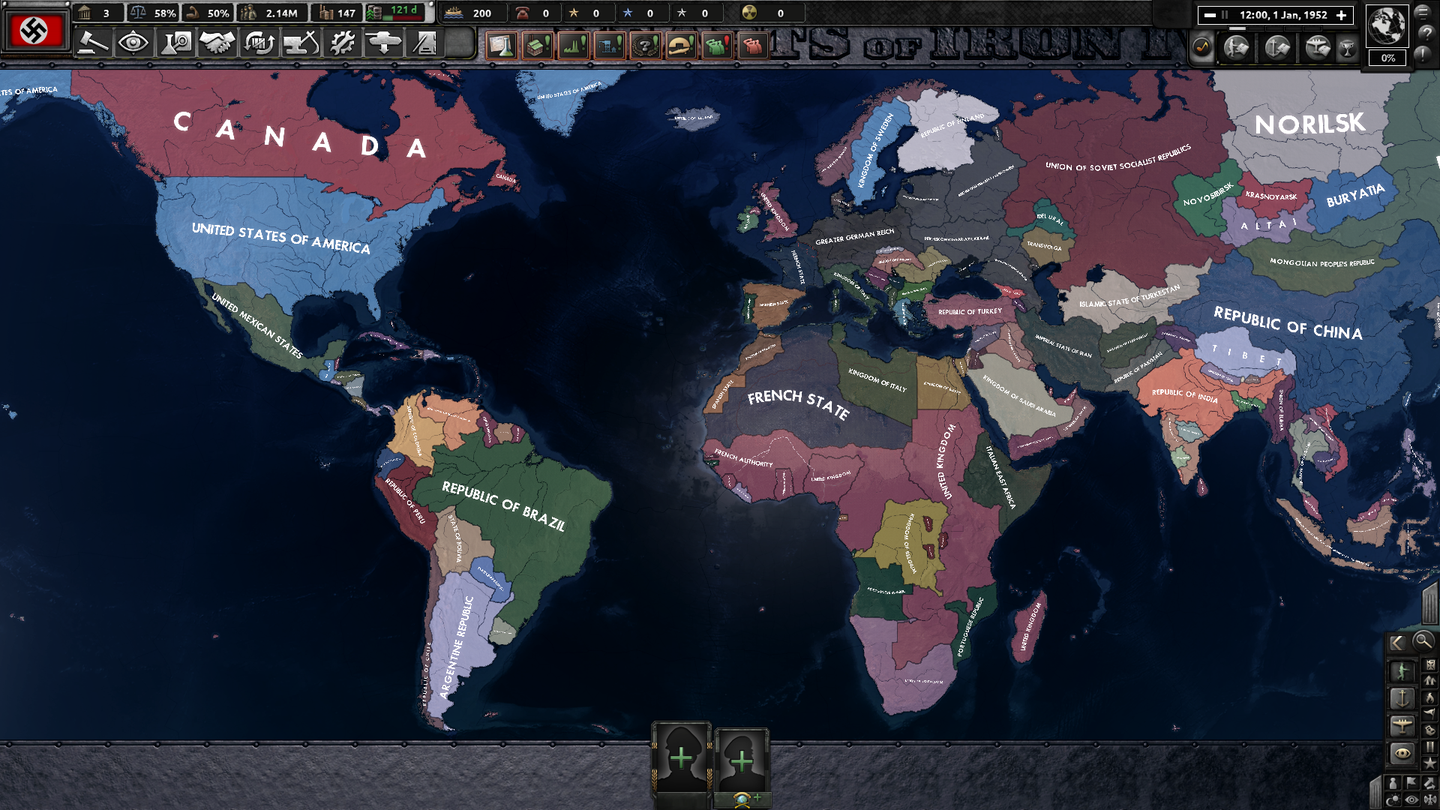This screenshot has width=1440, height=810.
Task: Open the country overview via the flag
Action: (x=35, y=32)
